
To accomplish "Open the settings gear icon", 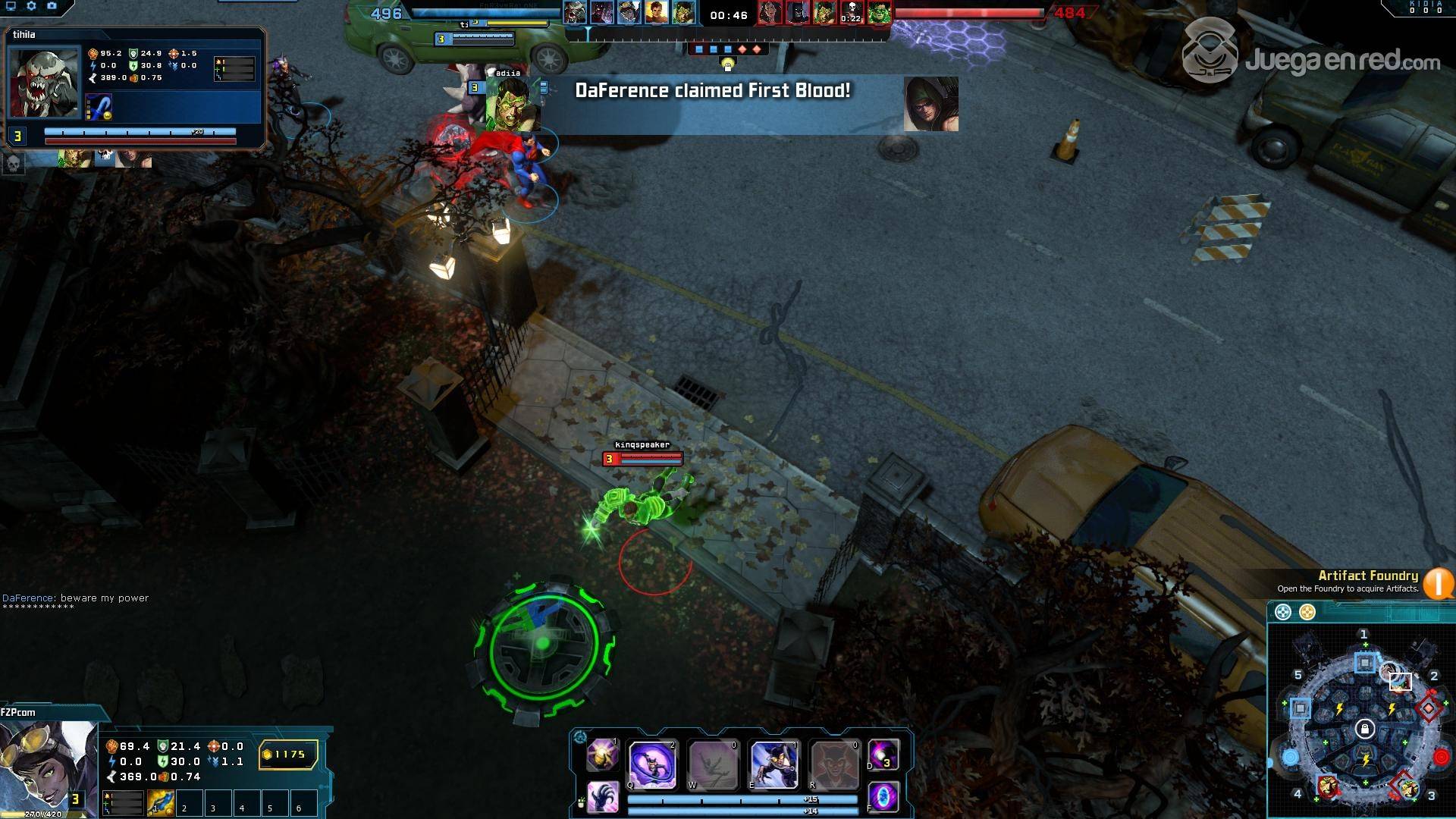I will pos(31,6).
